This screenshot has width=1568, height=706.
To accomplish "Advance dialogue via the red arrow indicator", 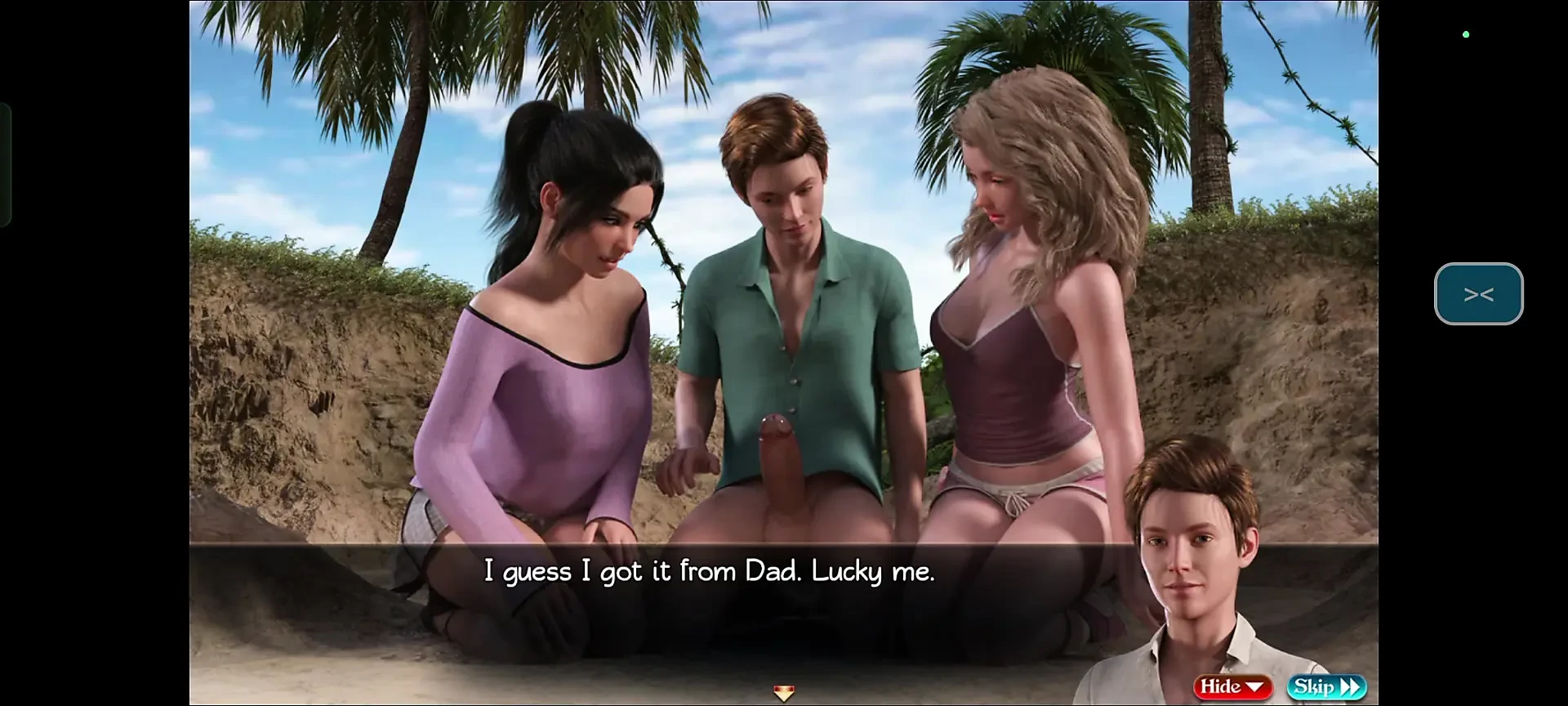I will pos(783,695).
